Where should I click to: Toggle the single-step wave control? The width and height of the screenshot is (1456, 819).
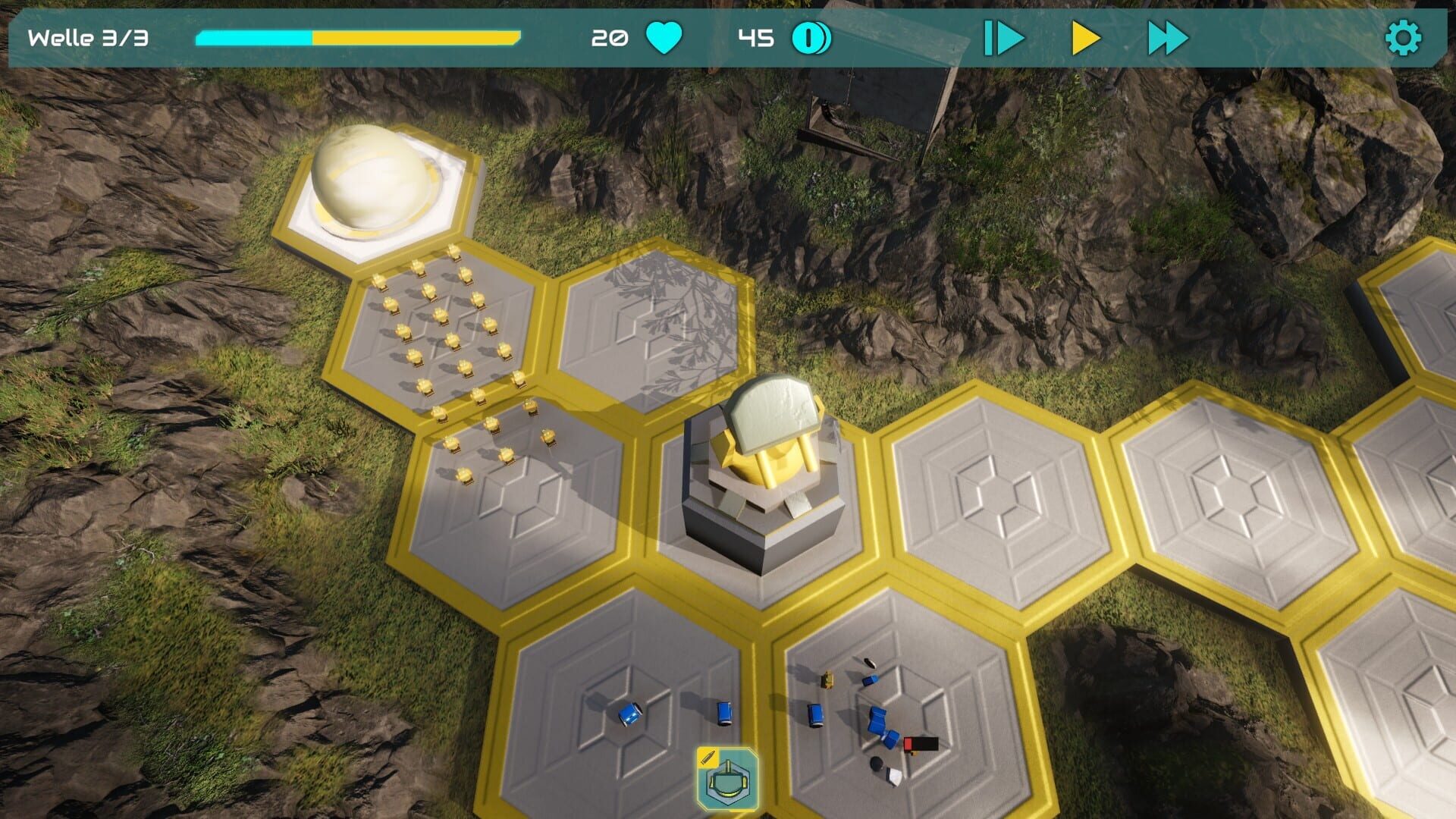[1003, 36]
